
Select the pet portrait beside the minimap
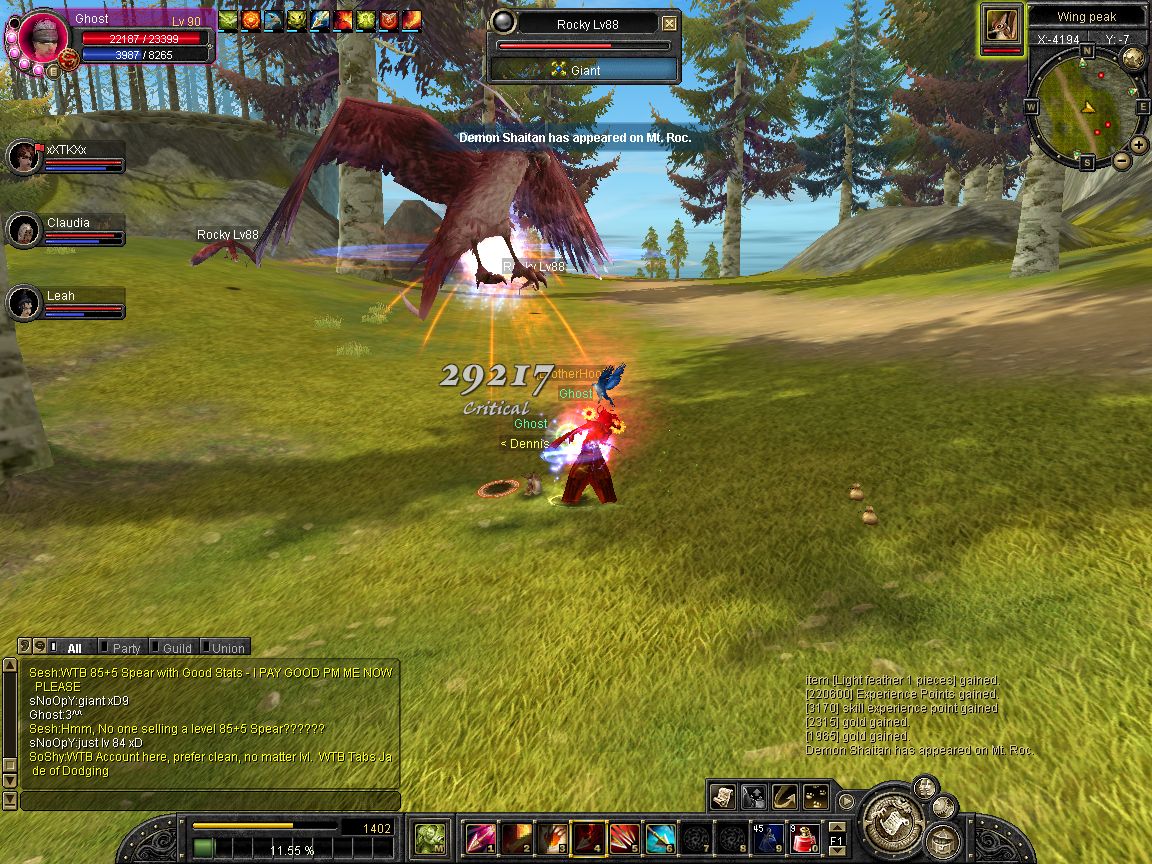coord(1001,27)
